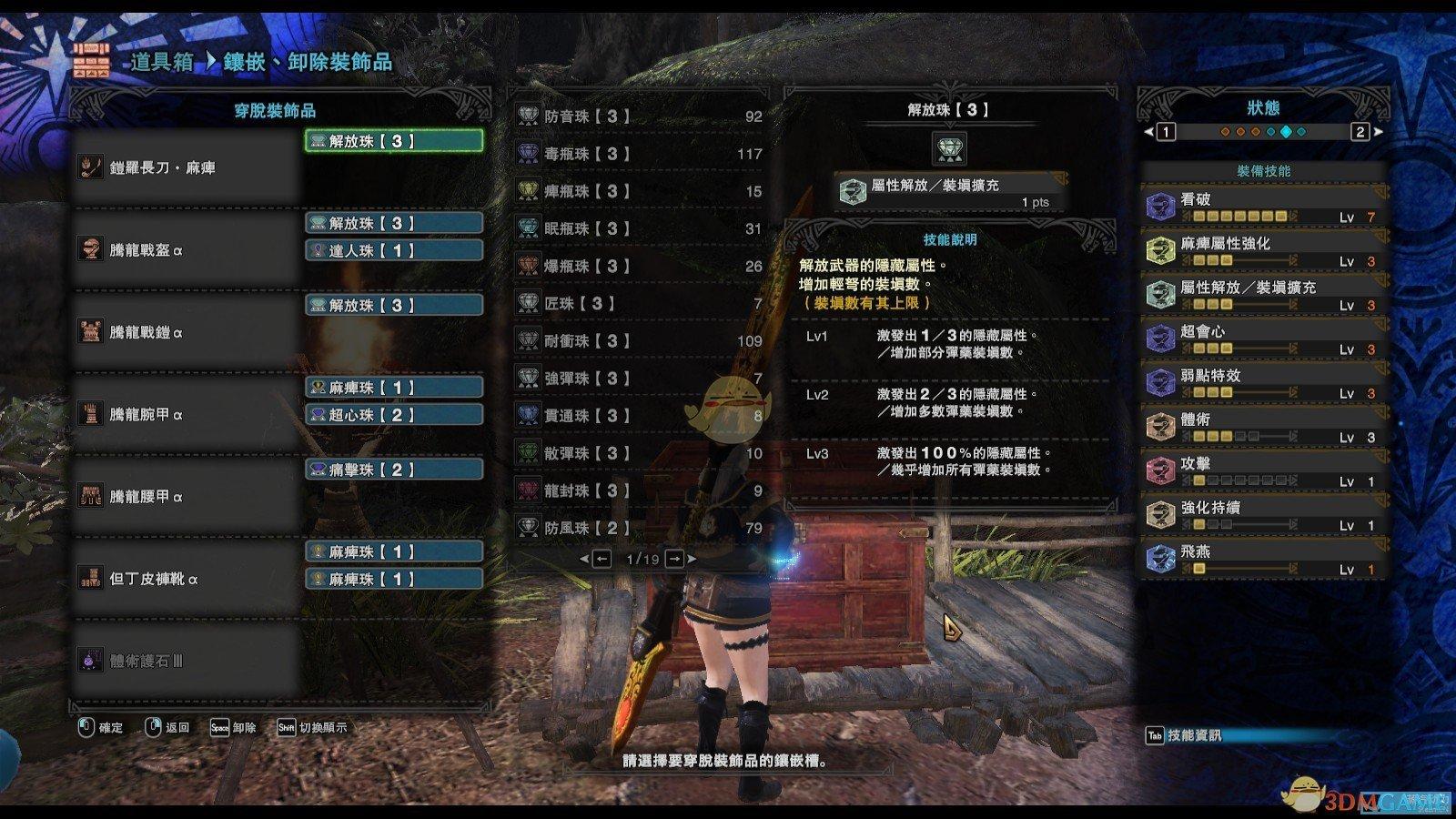Choose the 但丁皮褲靴α boots row

[x=187, y=579]
